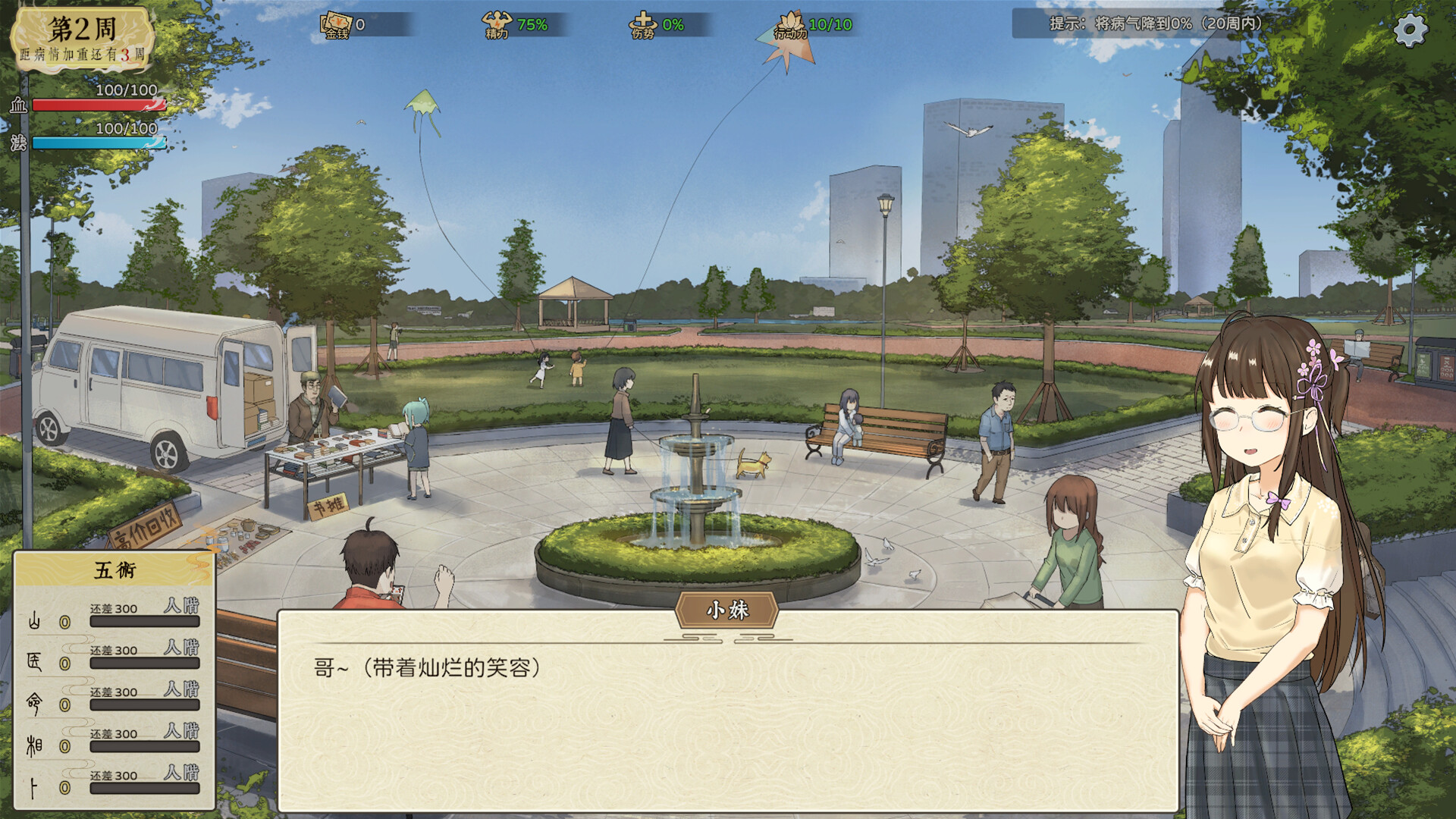Viewport: 1456px width, 819px height.
Task: Click the 金钱 money icon
Action: tap(339, 21)
